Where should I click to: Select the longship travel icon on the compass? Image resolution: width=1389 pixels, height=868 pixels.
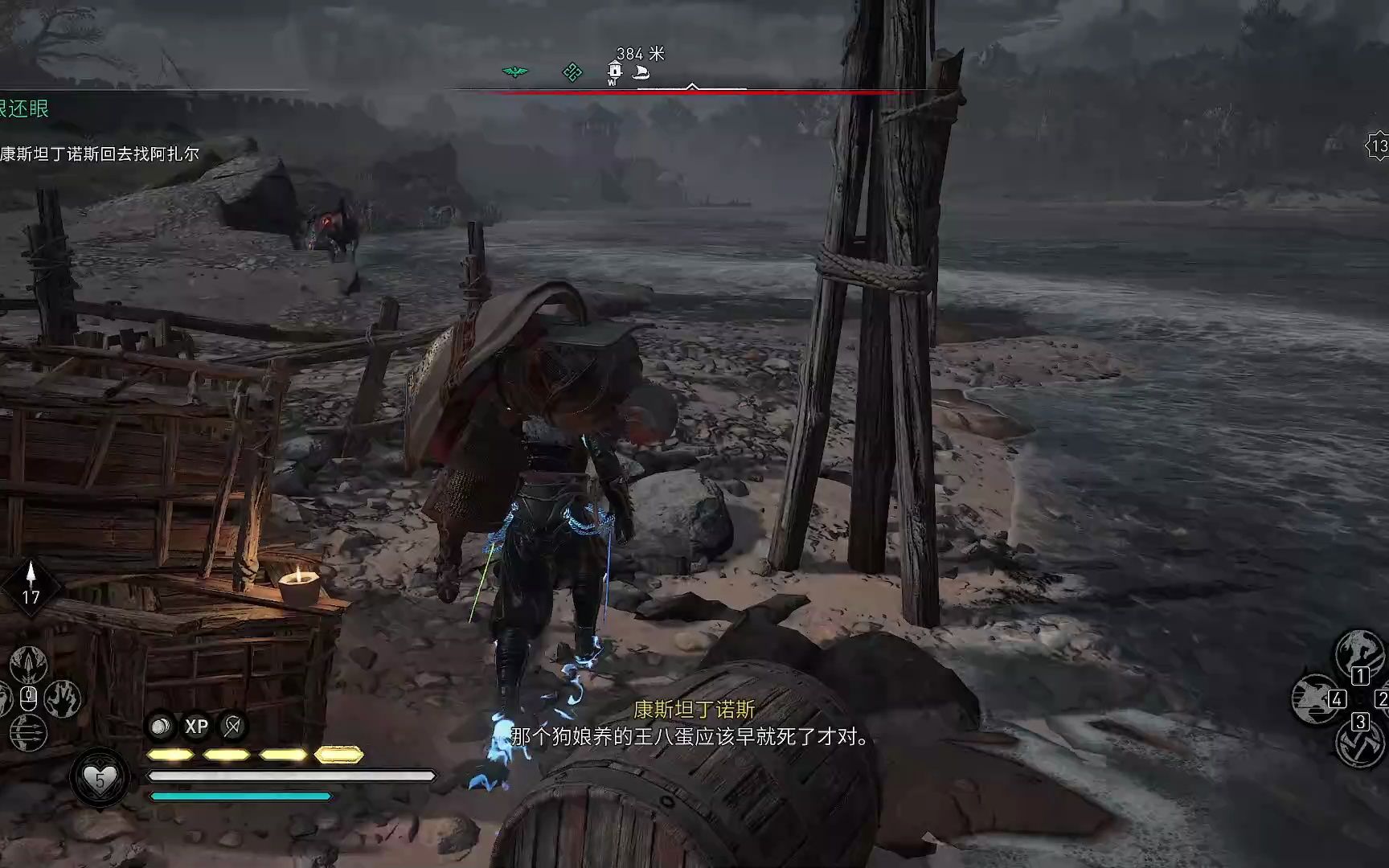tap(640, 72)
